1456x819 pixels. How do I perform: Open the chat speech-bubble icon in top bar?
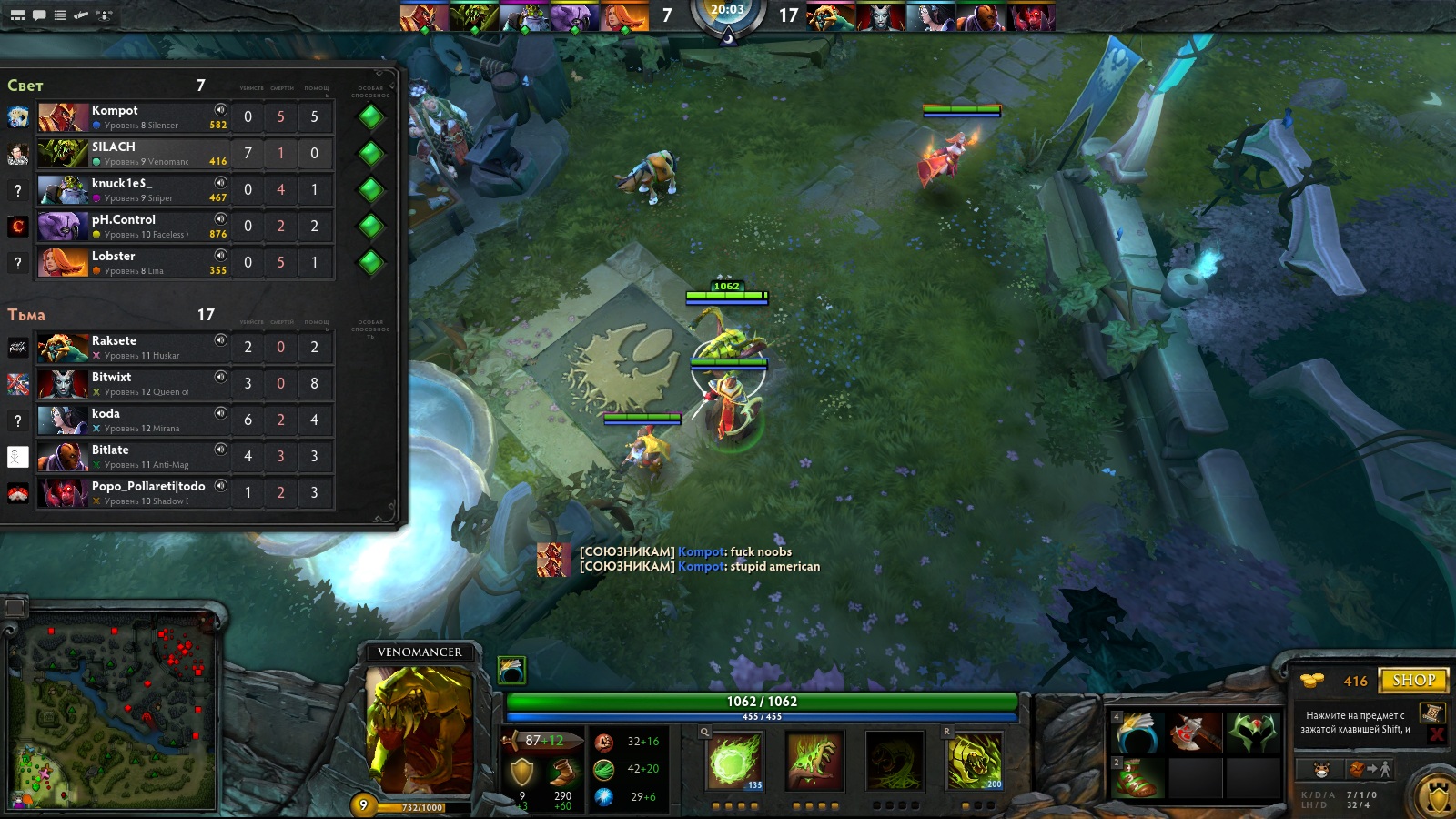tap(39, 15)
